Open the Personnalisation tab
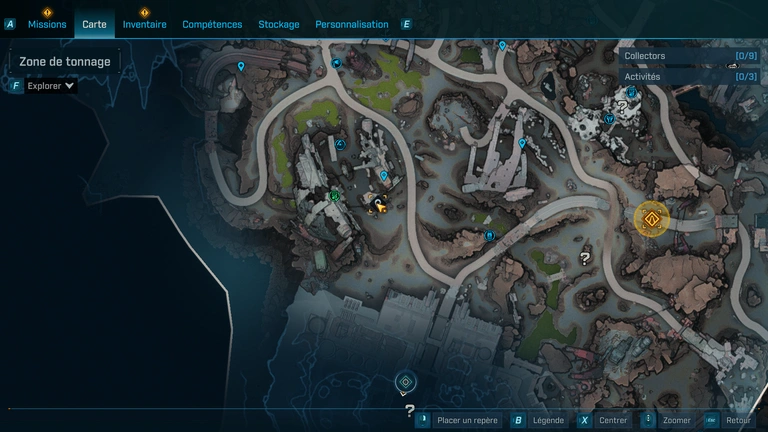 (351, 24)
